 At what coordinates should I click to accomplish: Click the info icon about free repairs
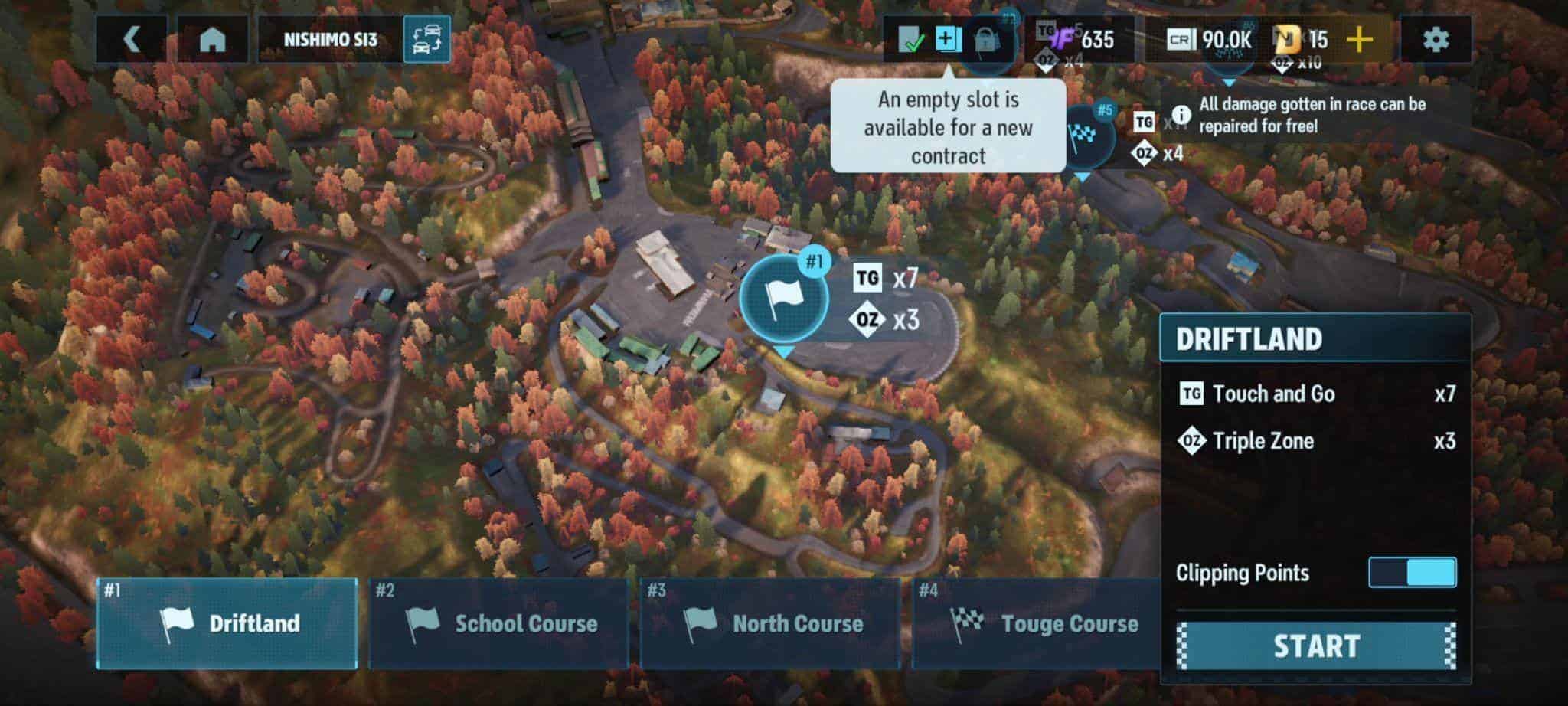(1181, 115)
